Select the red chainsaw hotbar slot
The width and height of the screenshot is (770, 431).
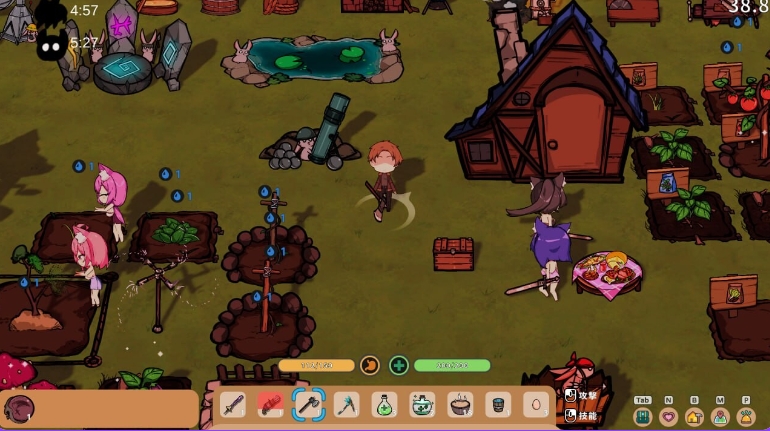[x=270, y=405]
